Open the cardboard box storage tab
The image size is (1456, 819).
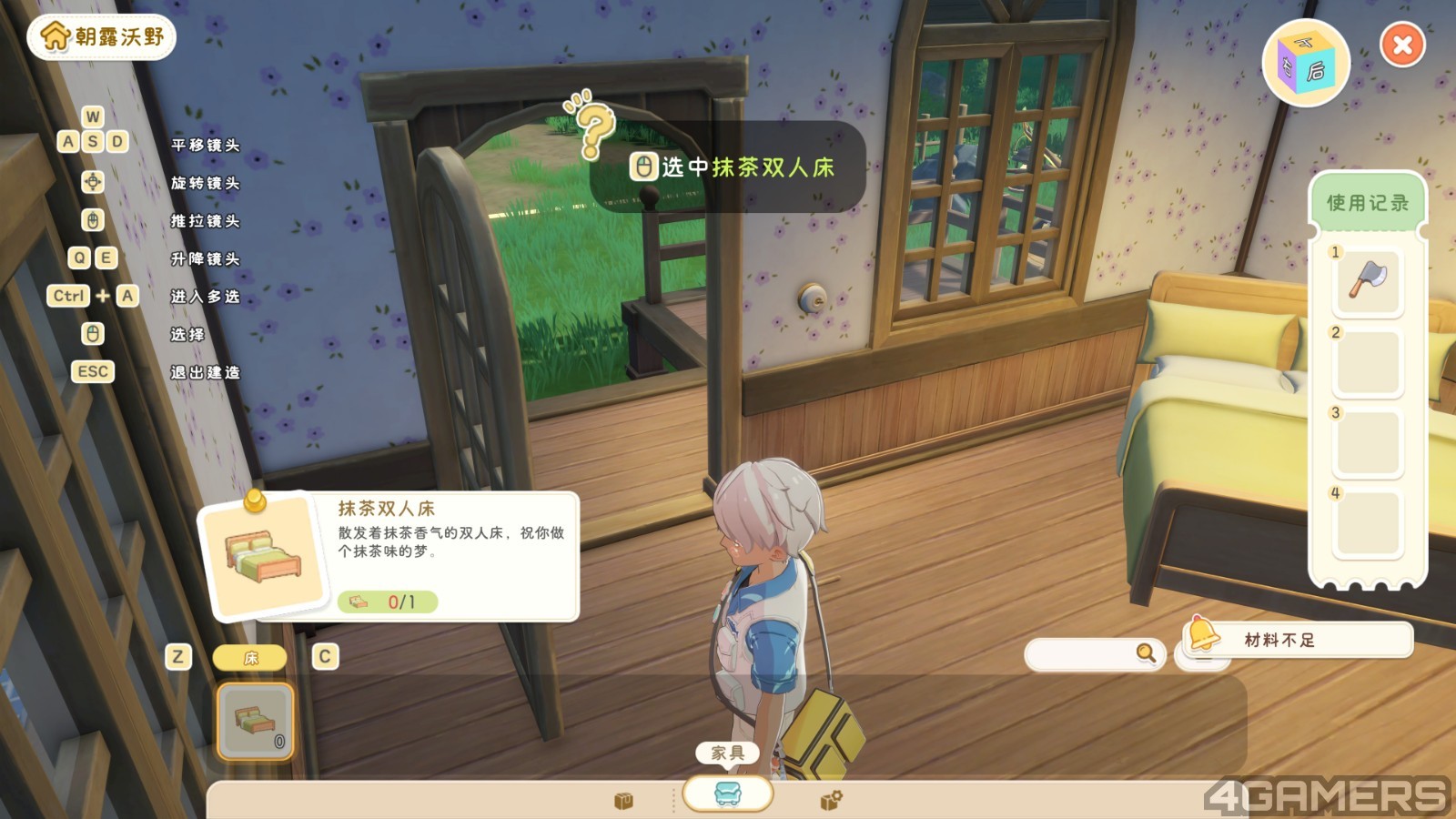point(623,801)
